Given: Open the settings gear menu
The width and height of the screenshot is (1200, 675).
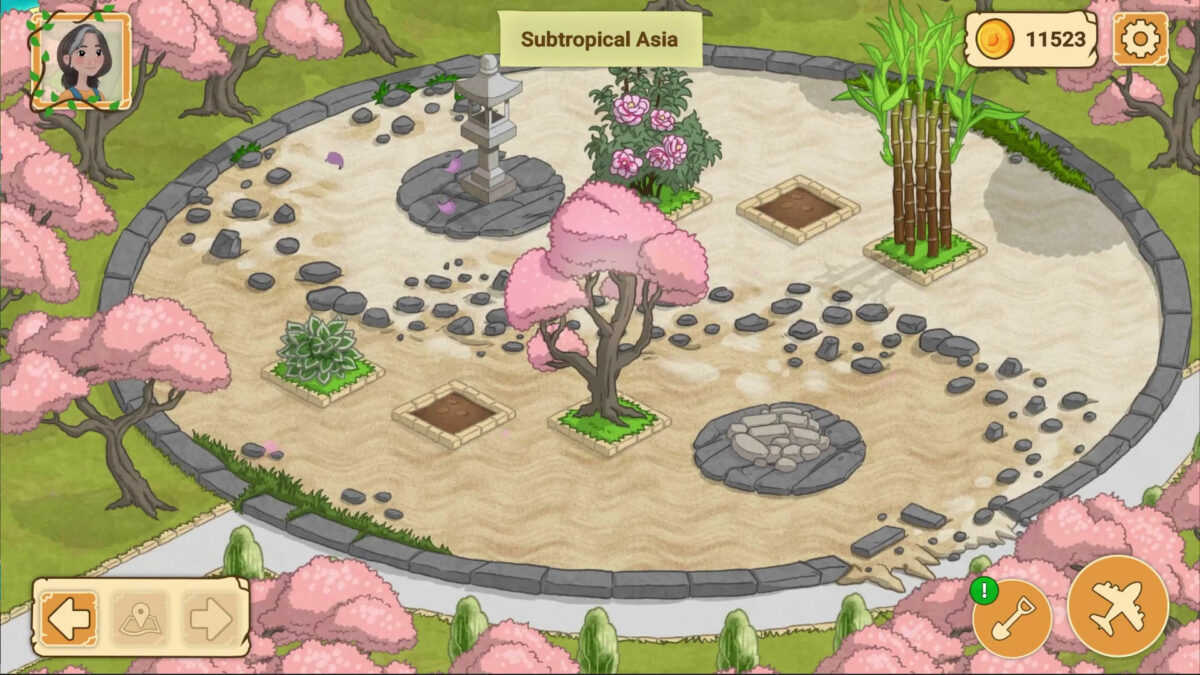Looking at the screenshot, I should pyautogui.click(x=1139, y=40).
